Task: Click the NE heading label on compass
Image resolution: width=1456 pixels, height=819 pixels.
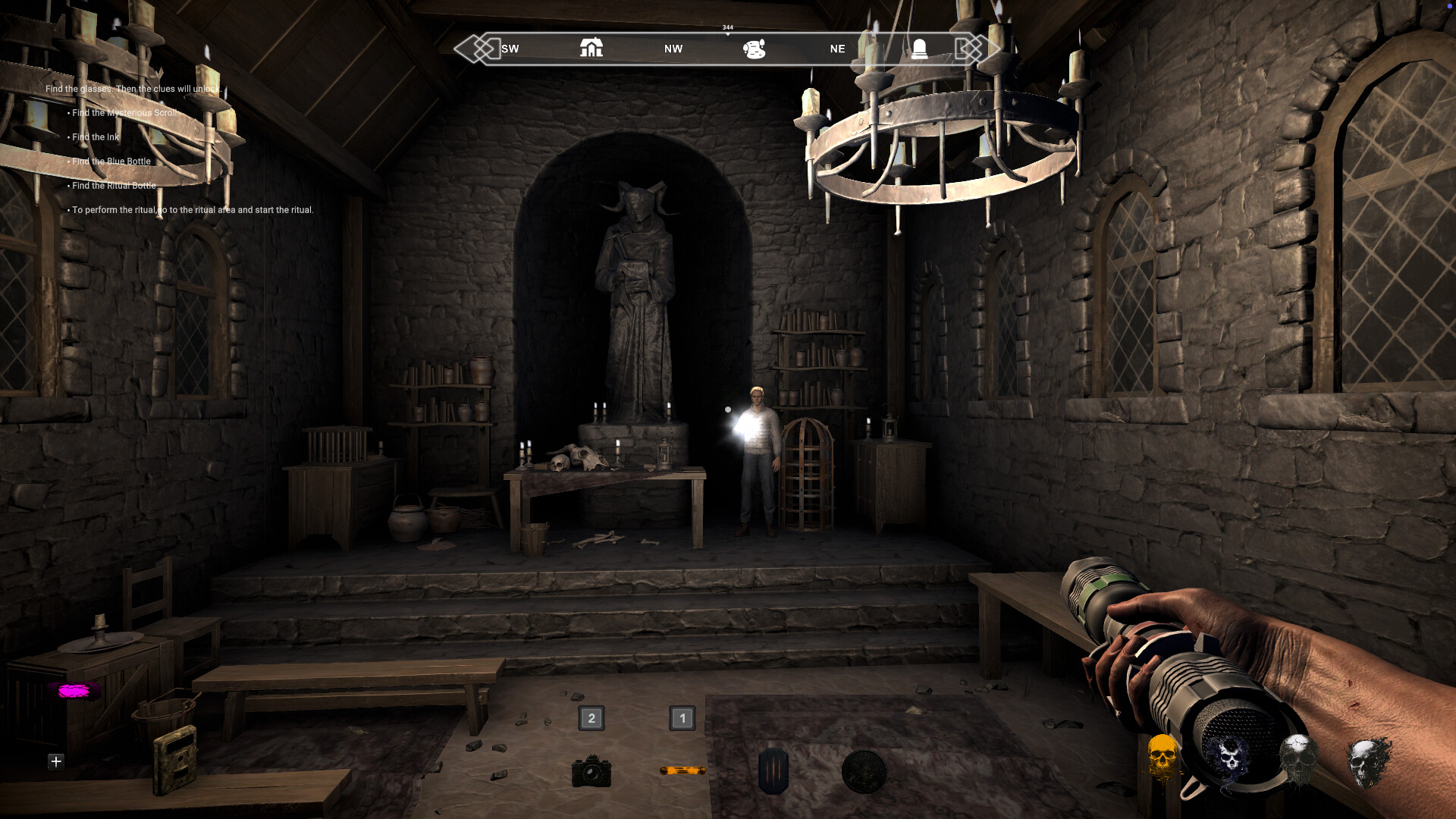Action: pyautogui.click(x=836, y=48)
